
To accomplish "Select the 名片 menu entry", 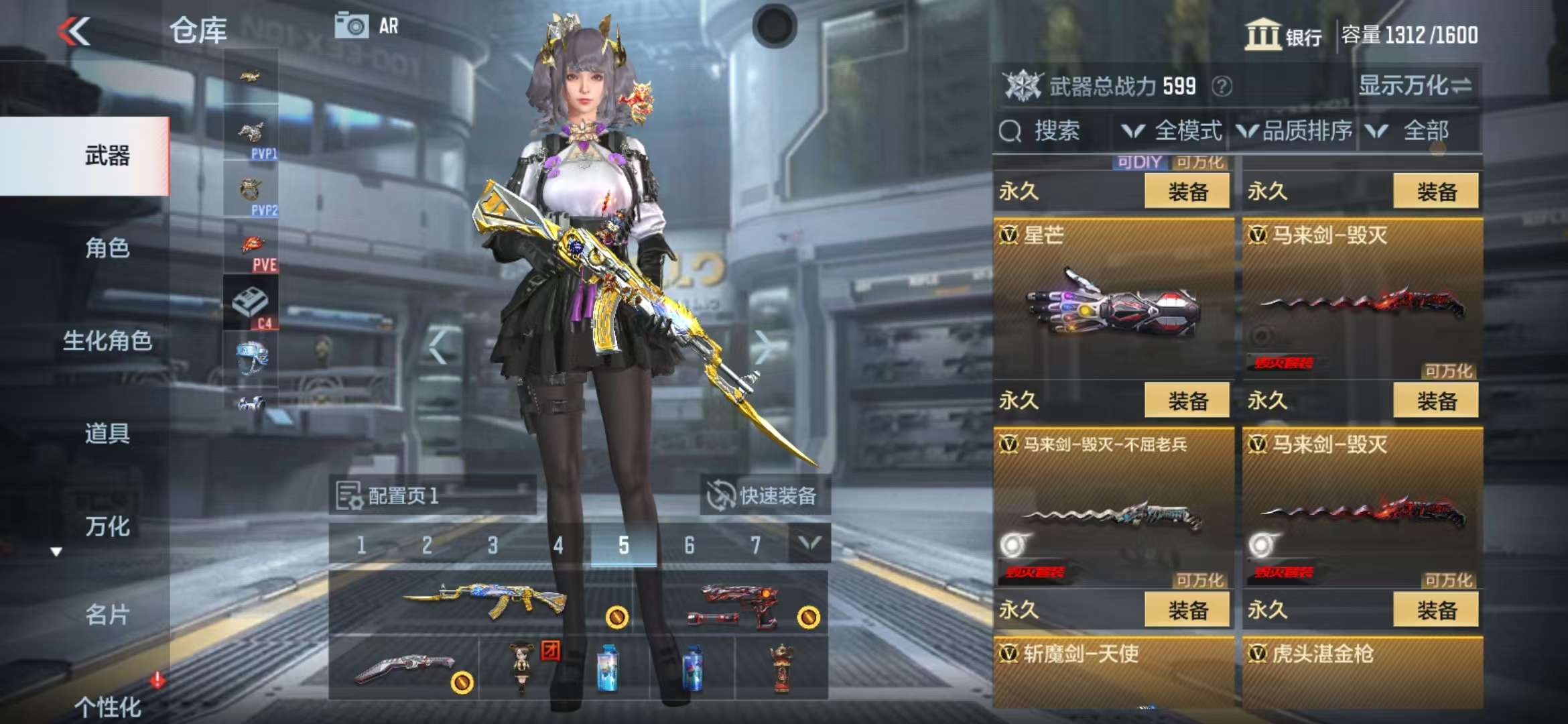I will click(x=107, y=614).
